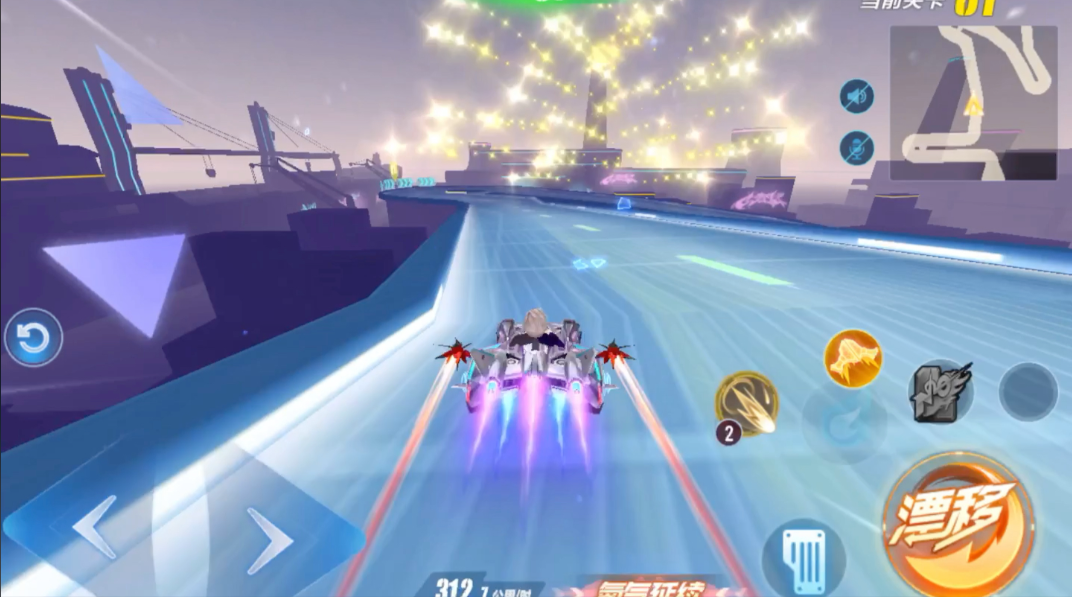The width and height of the screenshot is (1072, 597).
Task: Reset the car with the circular arrow button
Action: 33,338
